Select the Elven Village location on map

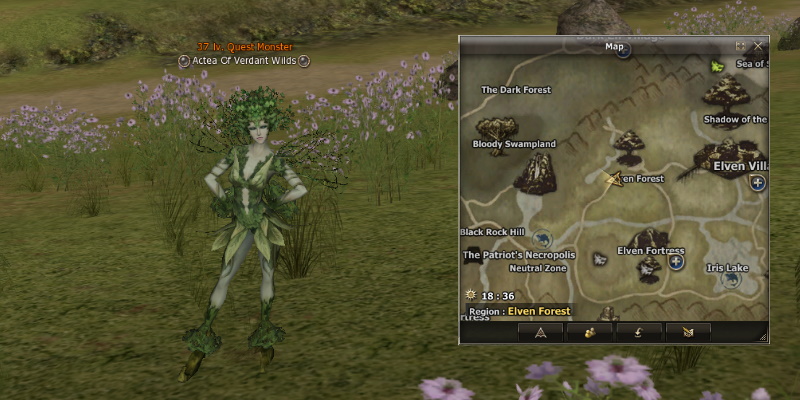point(740,166)
